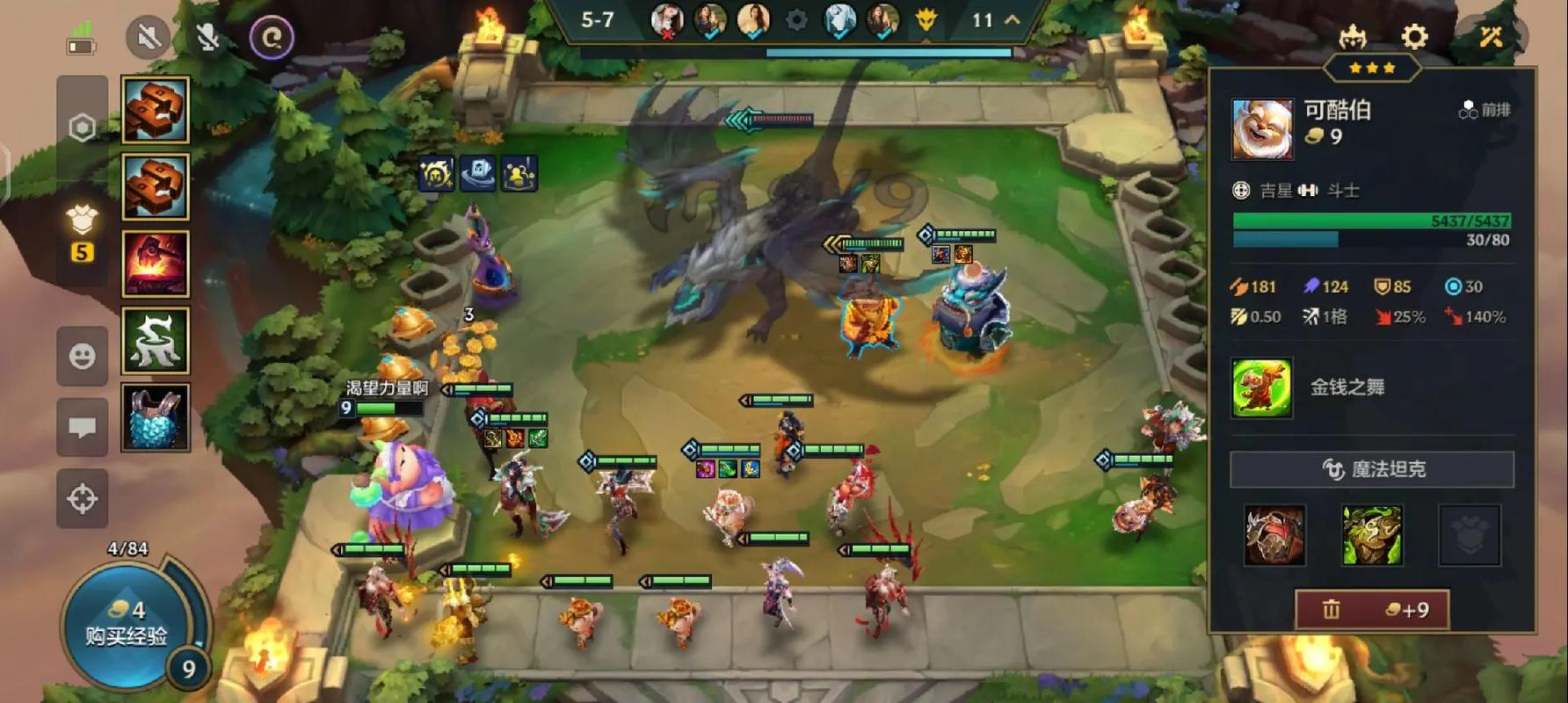Image resolution: width=1568 pixels, height=703 pixels.
Task: Open the hexagon augment button
Action: tap(83, 128)
